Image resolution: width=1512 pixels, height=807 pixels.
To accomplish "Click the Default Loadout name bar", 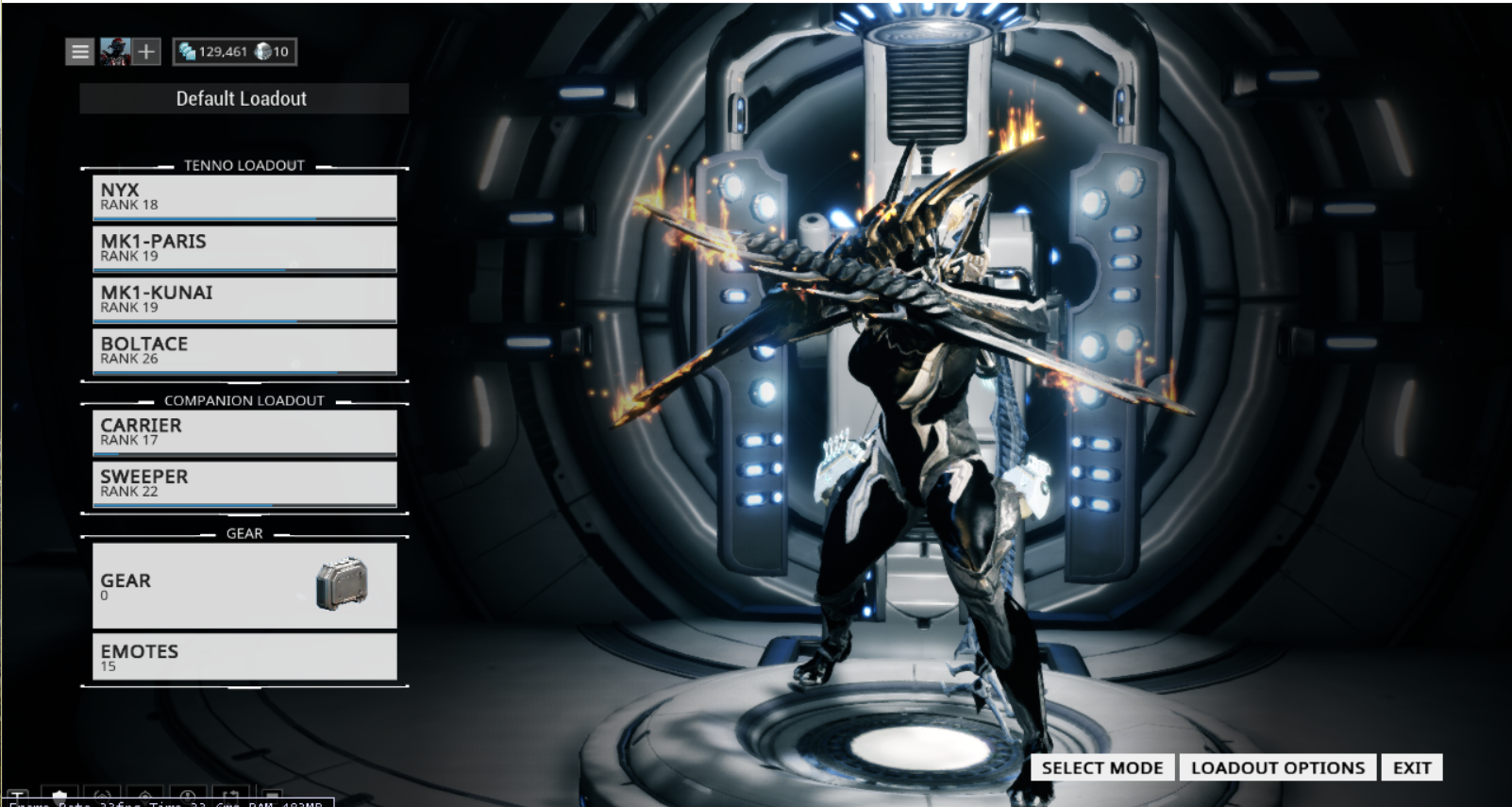I will [x=244, y=98].
